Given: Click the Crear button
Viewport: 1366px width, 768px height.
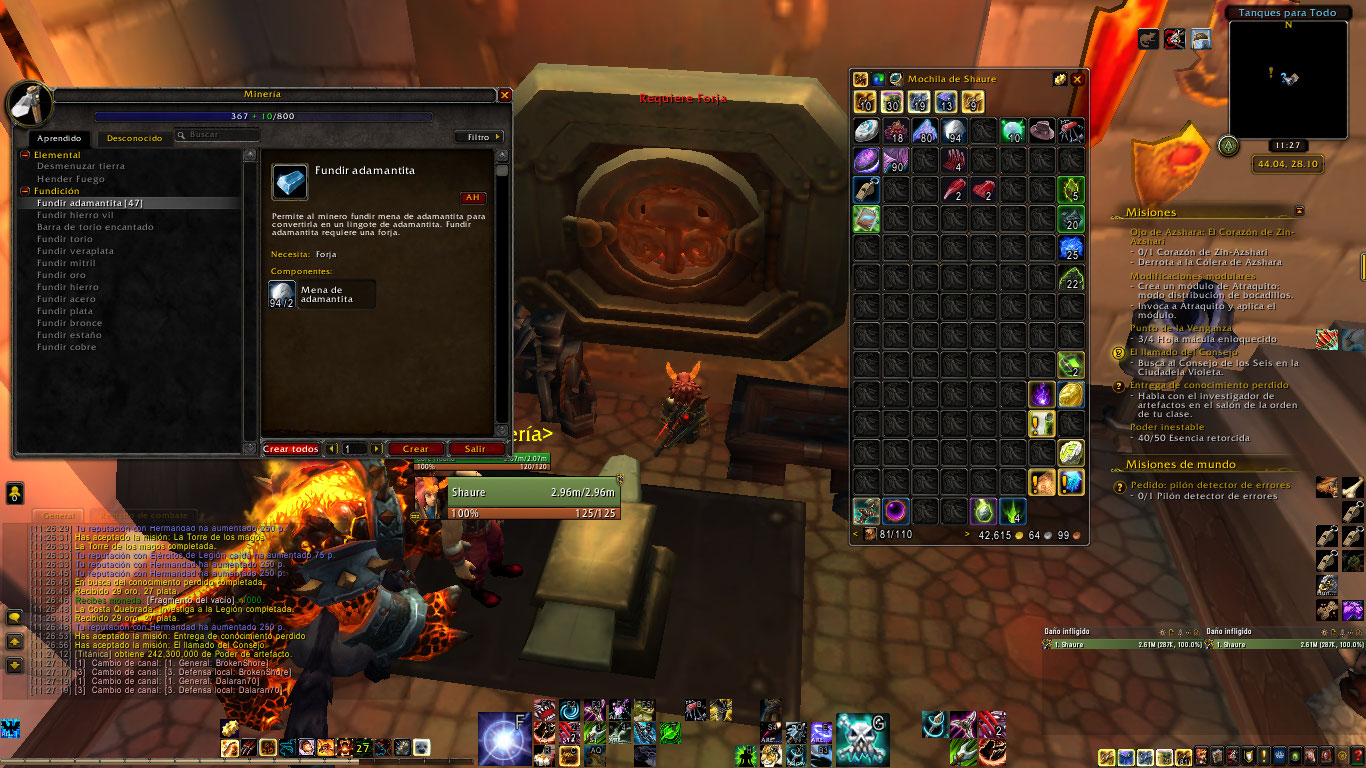Looking at the screenshot, I should coord(415,449).
